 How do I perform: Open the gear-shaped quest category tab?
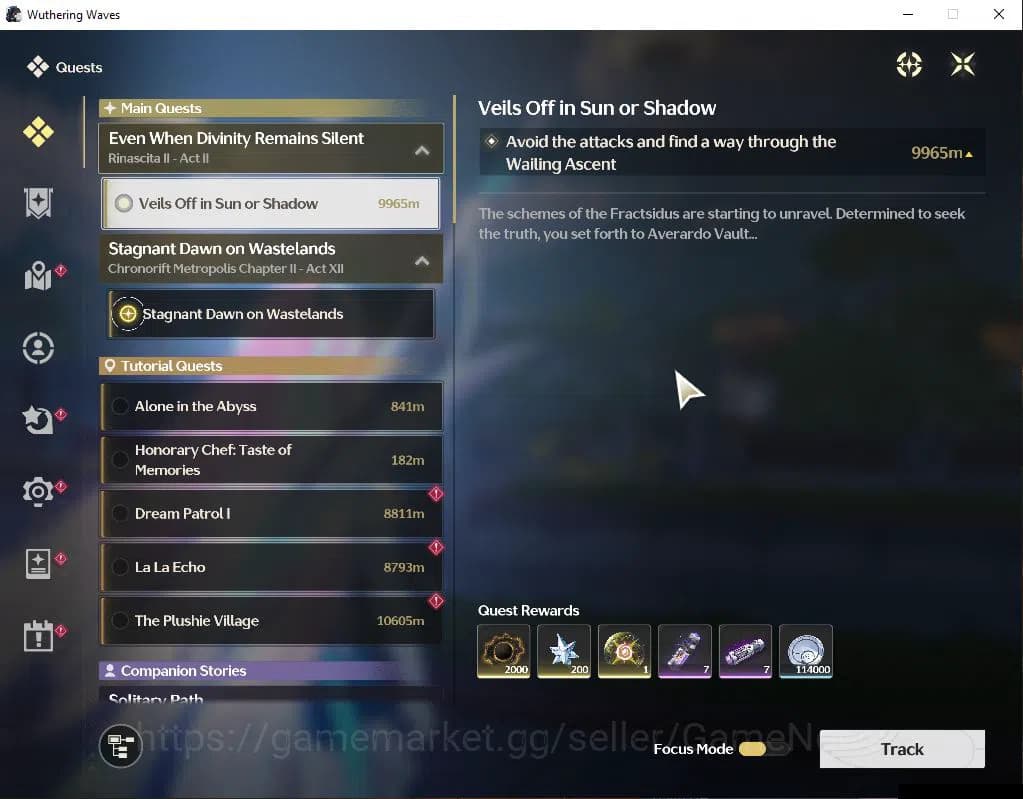click(x=38, y=491)
